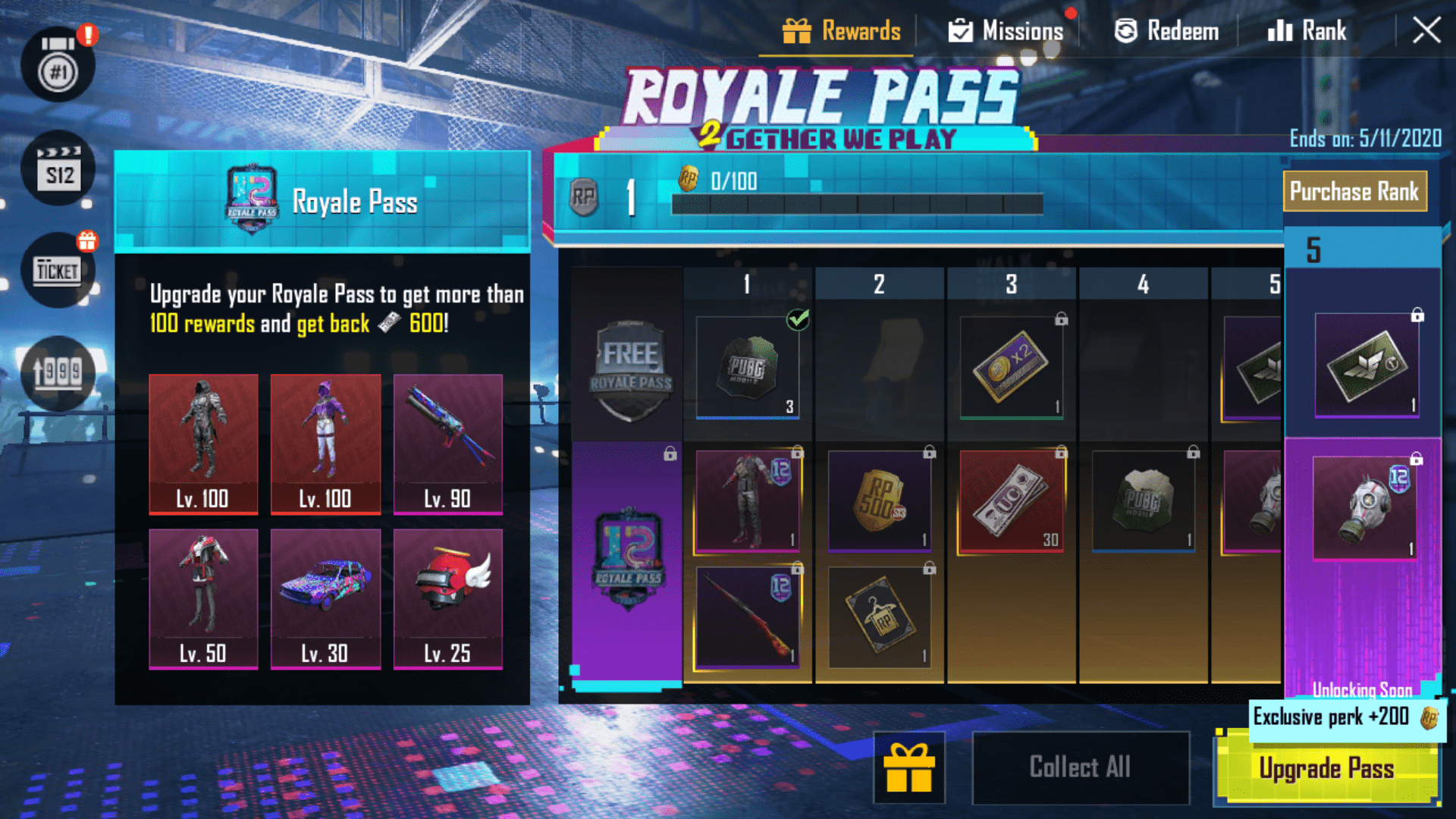Click the red notification dot on Missions

[x=1072, y=13]
